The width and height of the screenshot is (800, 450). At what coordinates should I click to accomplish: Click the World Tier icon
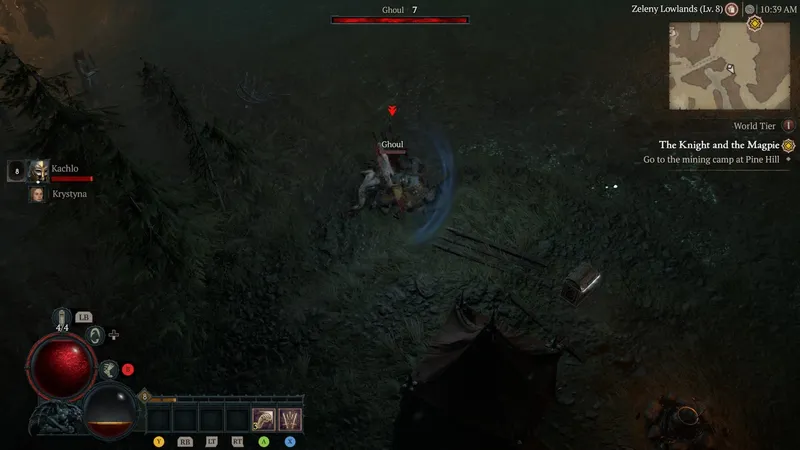tap(789, 126)
